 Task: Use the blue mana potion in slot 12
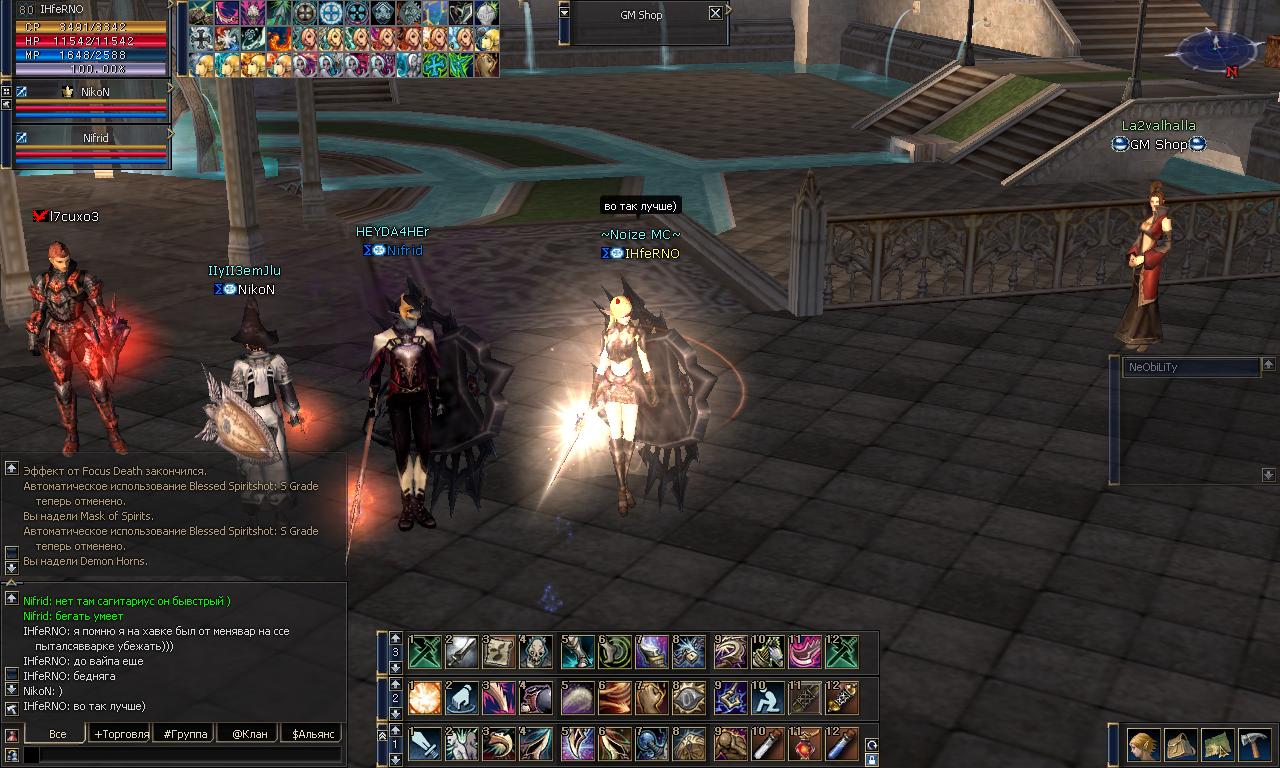tap(842, 745)
